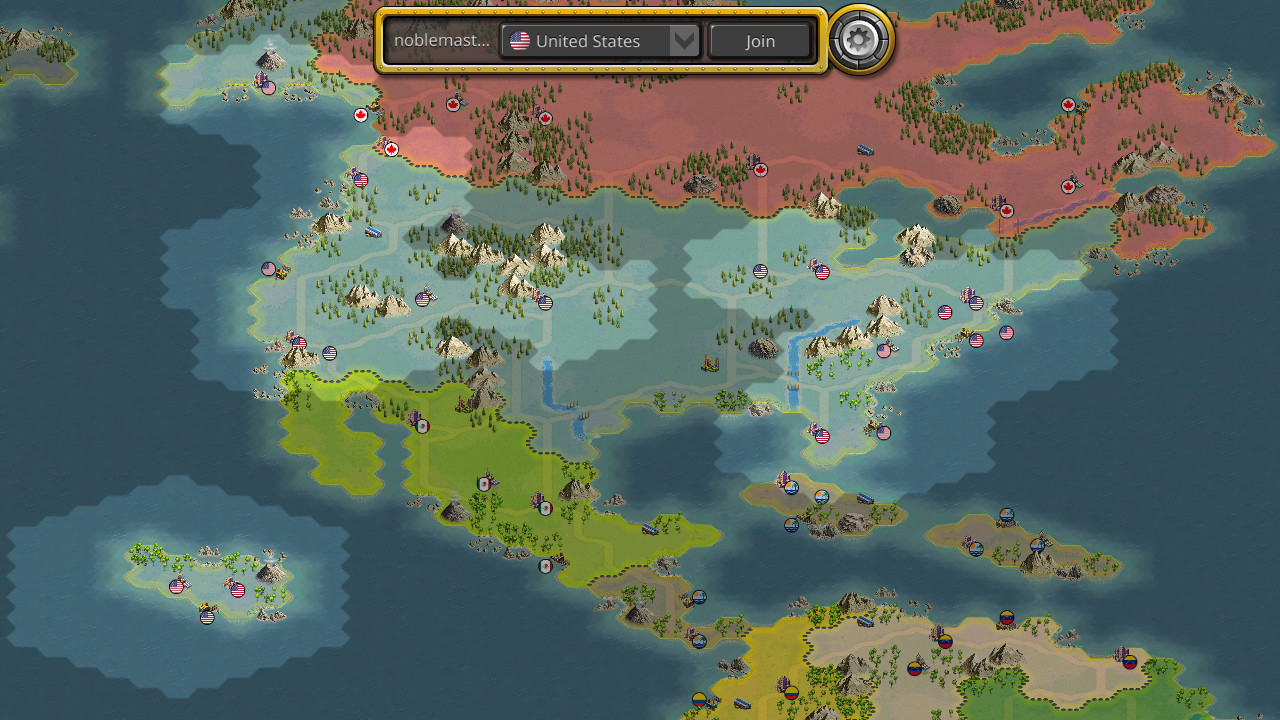The width and height of the screenshot is (1280, 720).
Task: Open the settings gear menu
Action: point(858,41)
